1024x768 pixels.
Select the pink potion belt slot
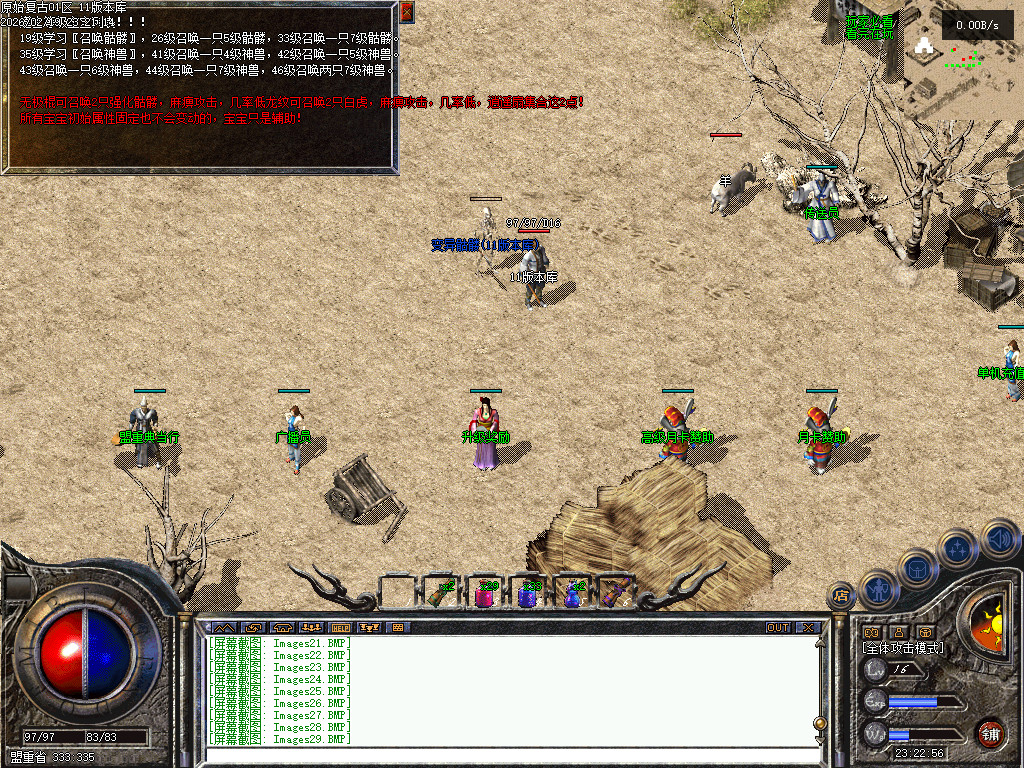484,594
